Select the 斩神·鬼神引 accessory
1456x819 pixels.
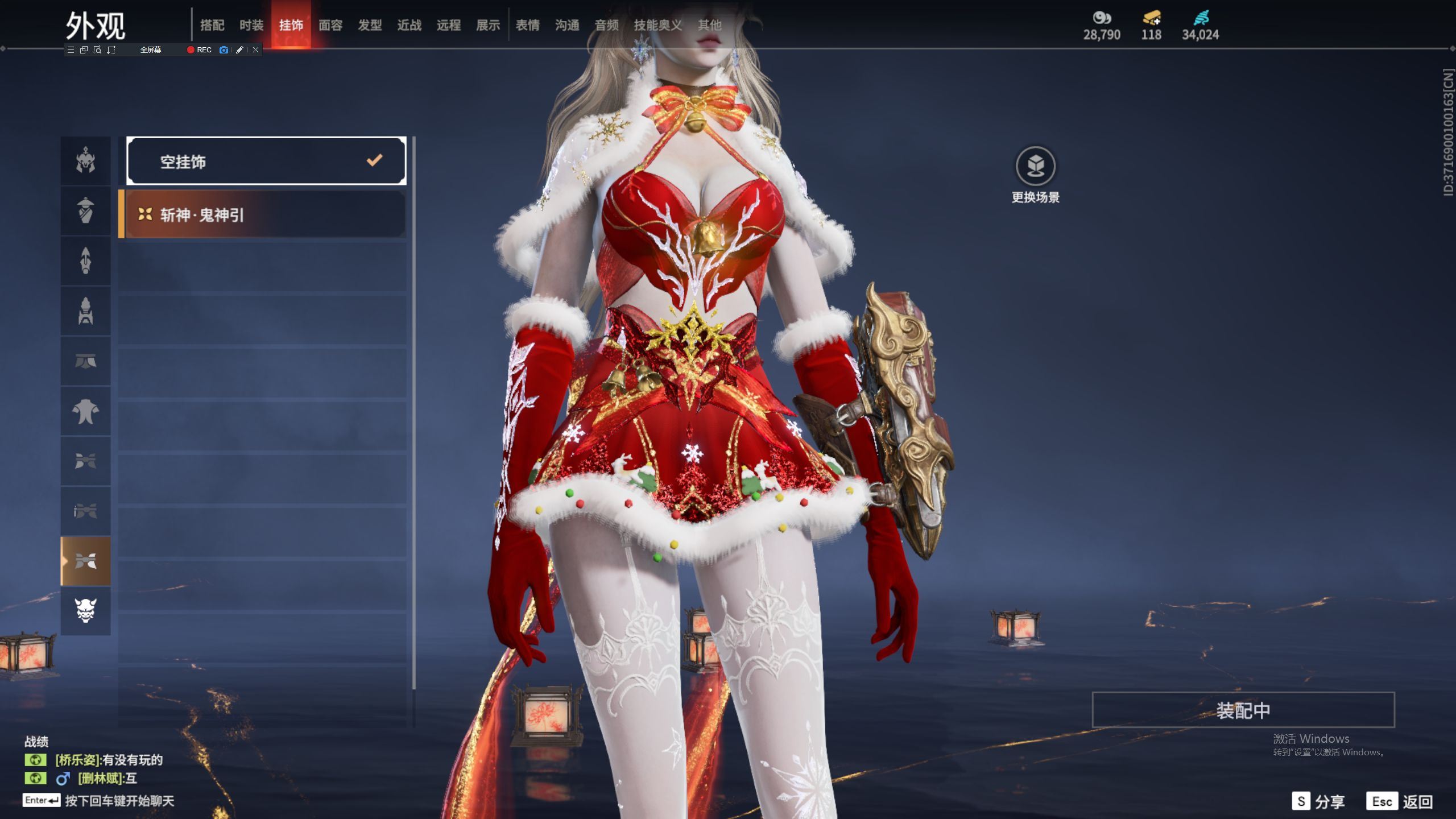pyautogui.click(x=263, y=214)
